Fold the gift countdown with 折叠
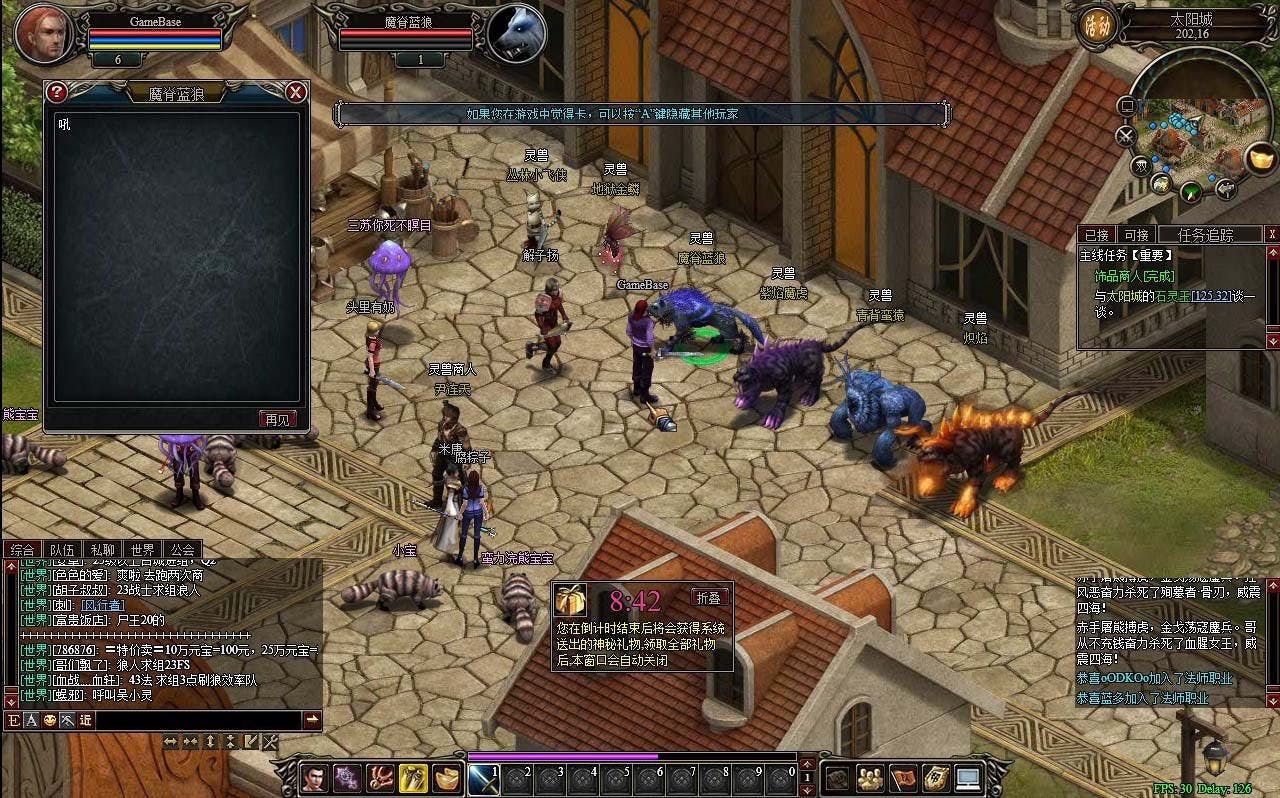Image resolution: width=1280 pixels, height=798 pixels. coord(709,597)
